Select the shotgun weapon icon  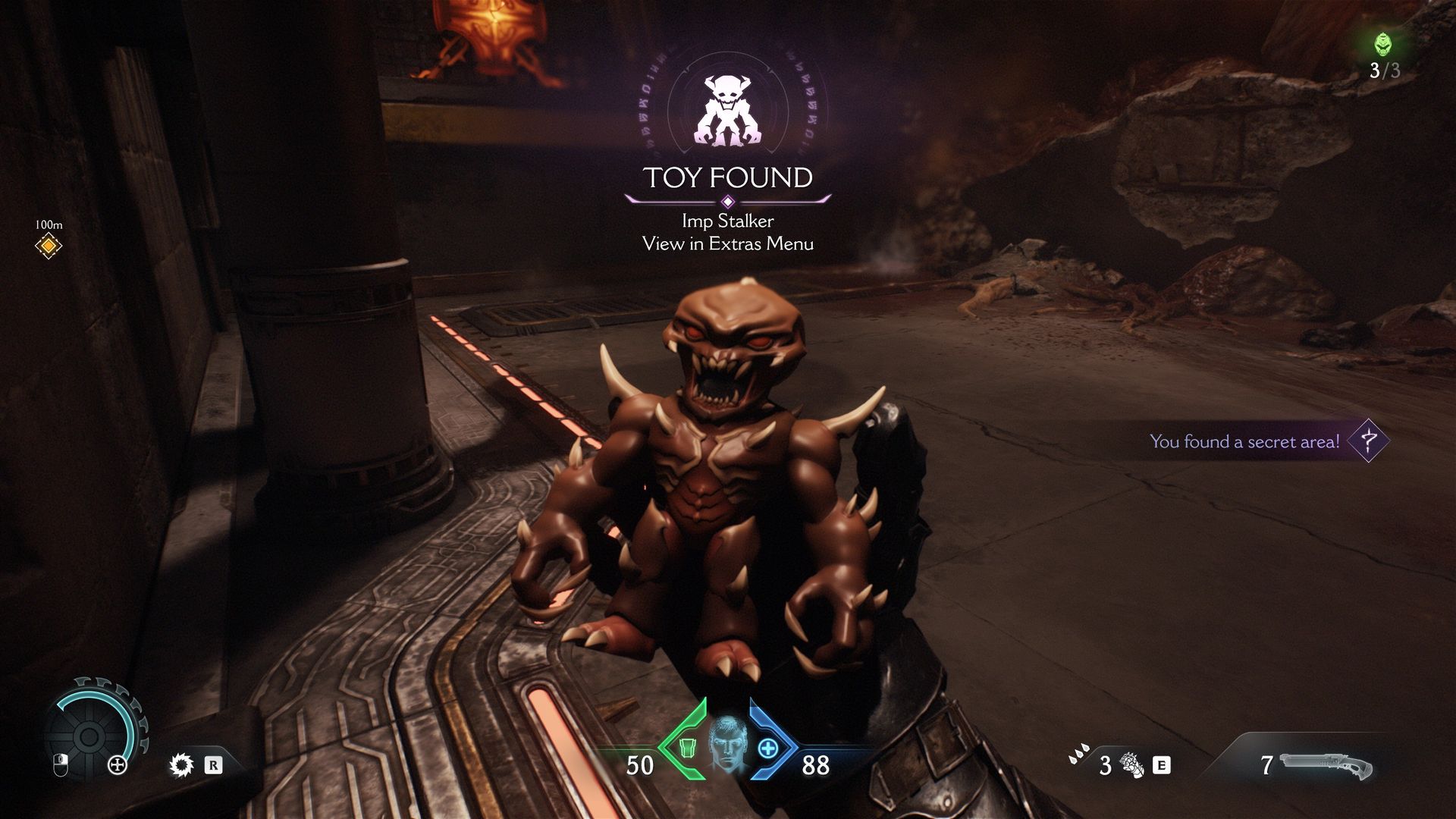tap(1326, 766)
